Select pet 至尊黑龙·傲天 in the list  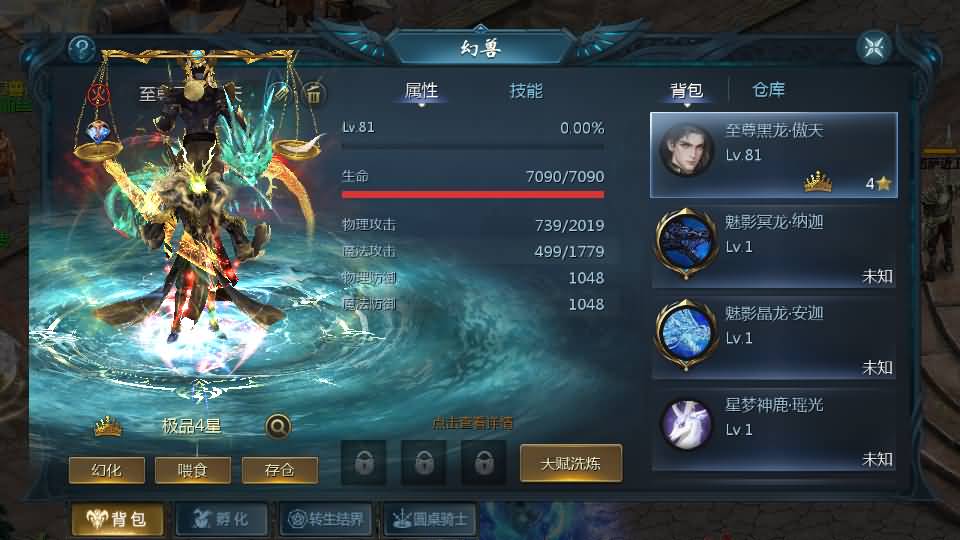(x=773, y=155)
